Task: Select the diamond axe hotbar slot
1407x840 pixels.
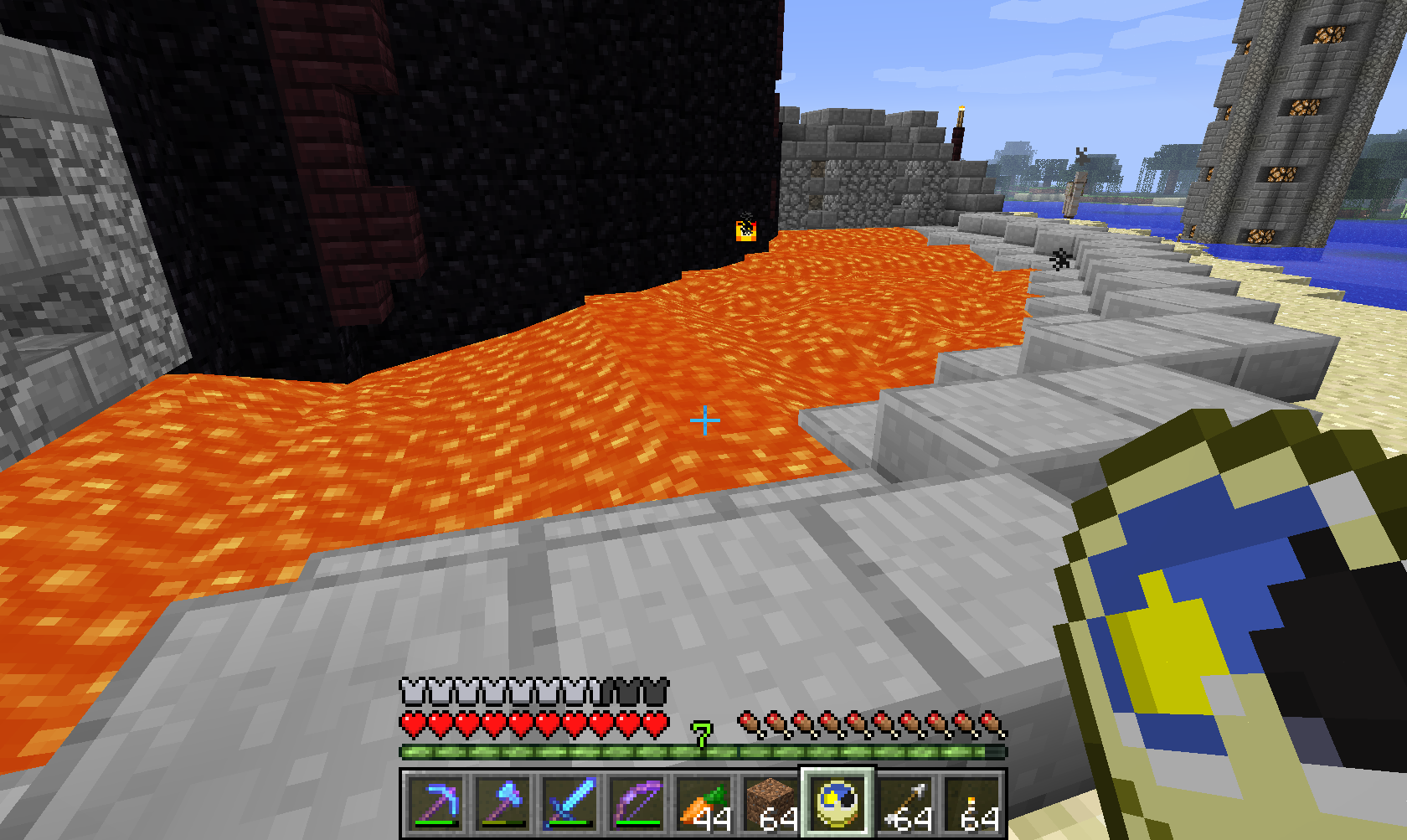Action: tap(503, 803)
